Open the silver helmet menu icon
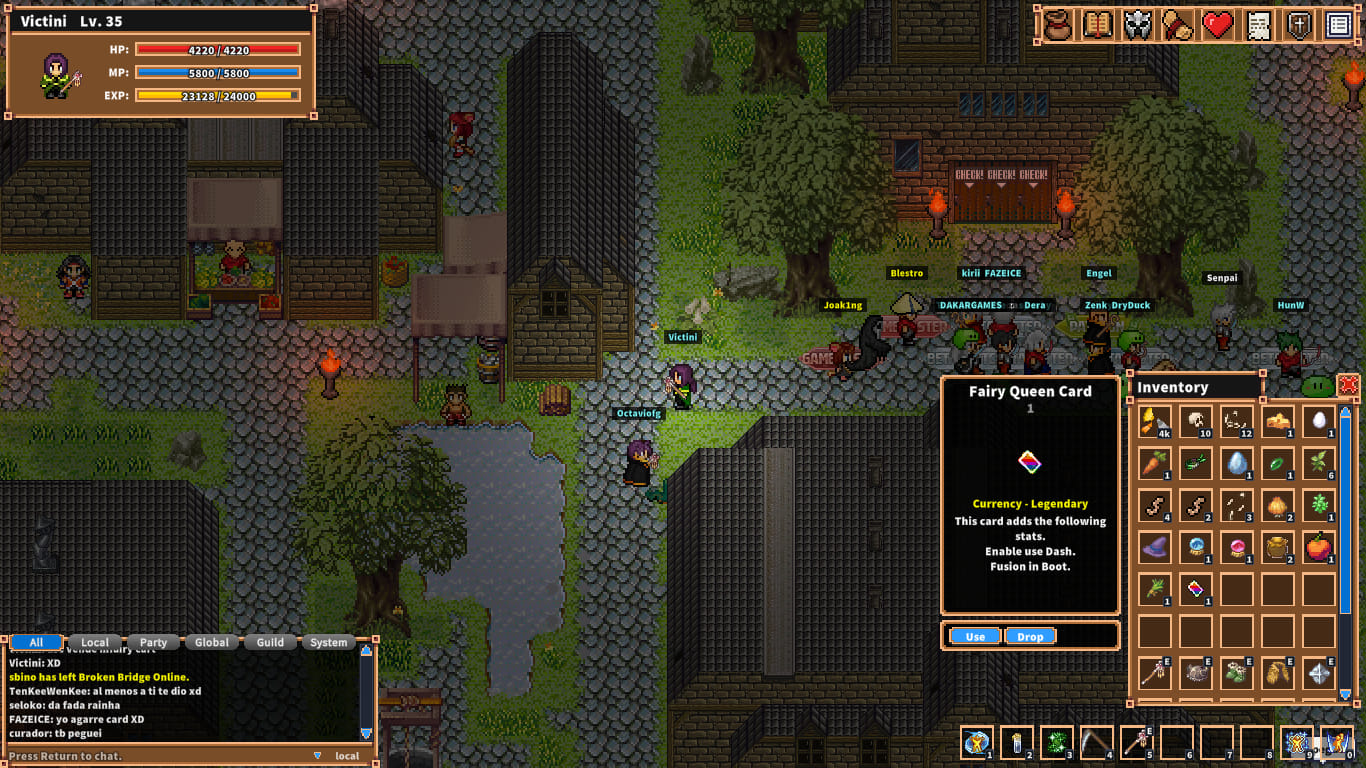 (x=1138, y=25)
